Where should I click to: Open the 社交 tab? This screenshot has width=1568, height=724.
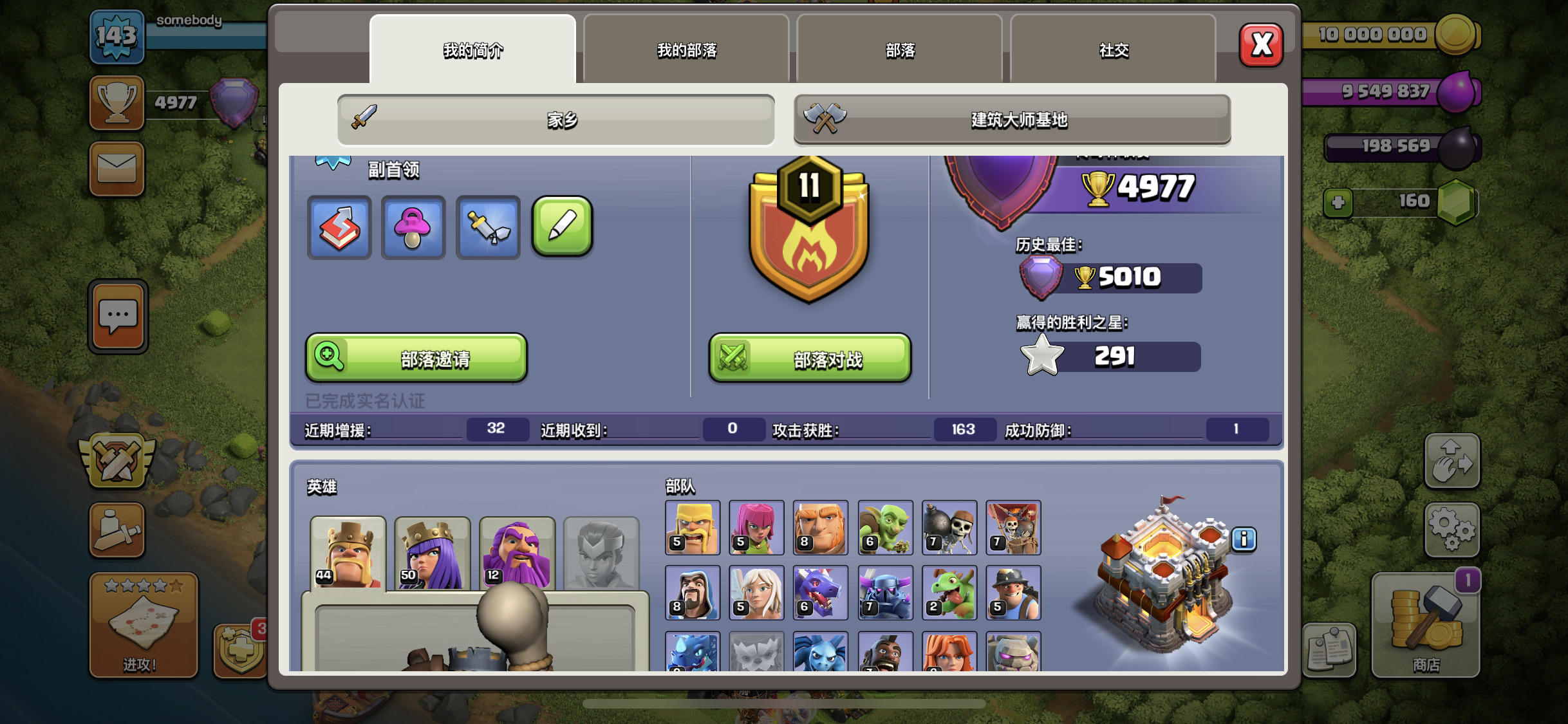[x=1113, y=50]
